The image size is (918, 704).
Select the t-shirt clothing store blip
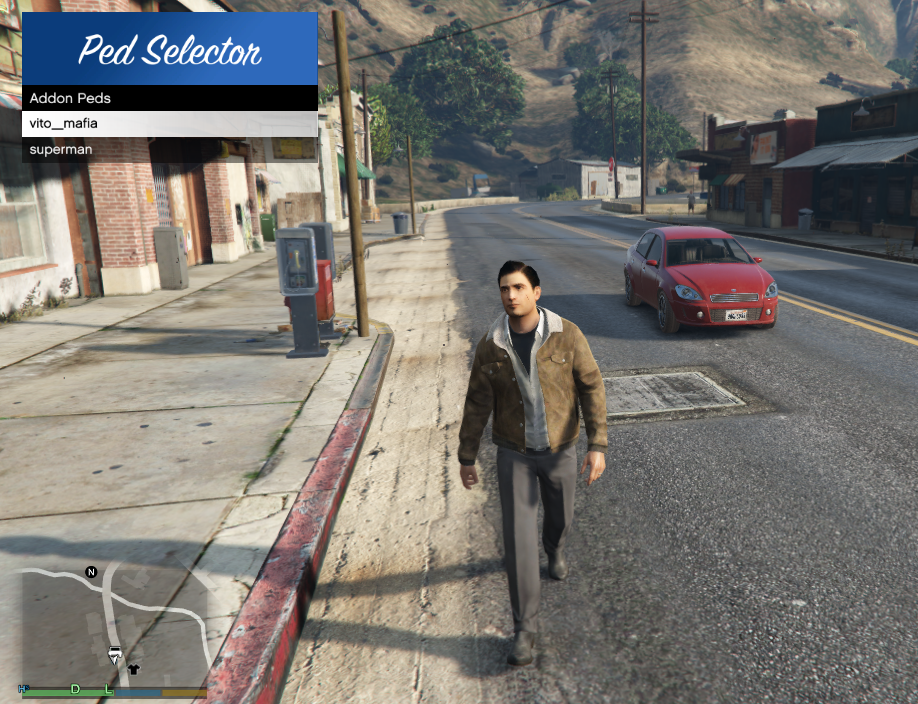(134, 669)
